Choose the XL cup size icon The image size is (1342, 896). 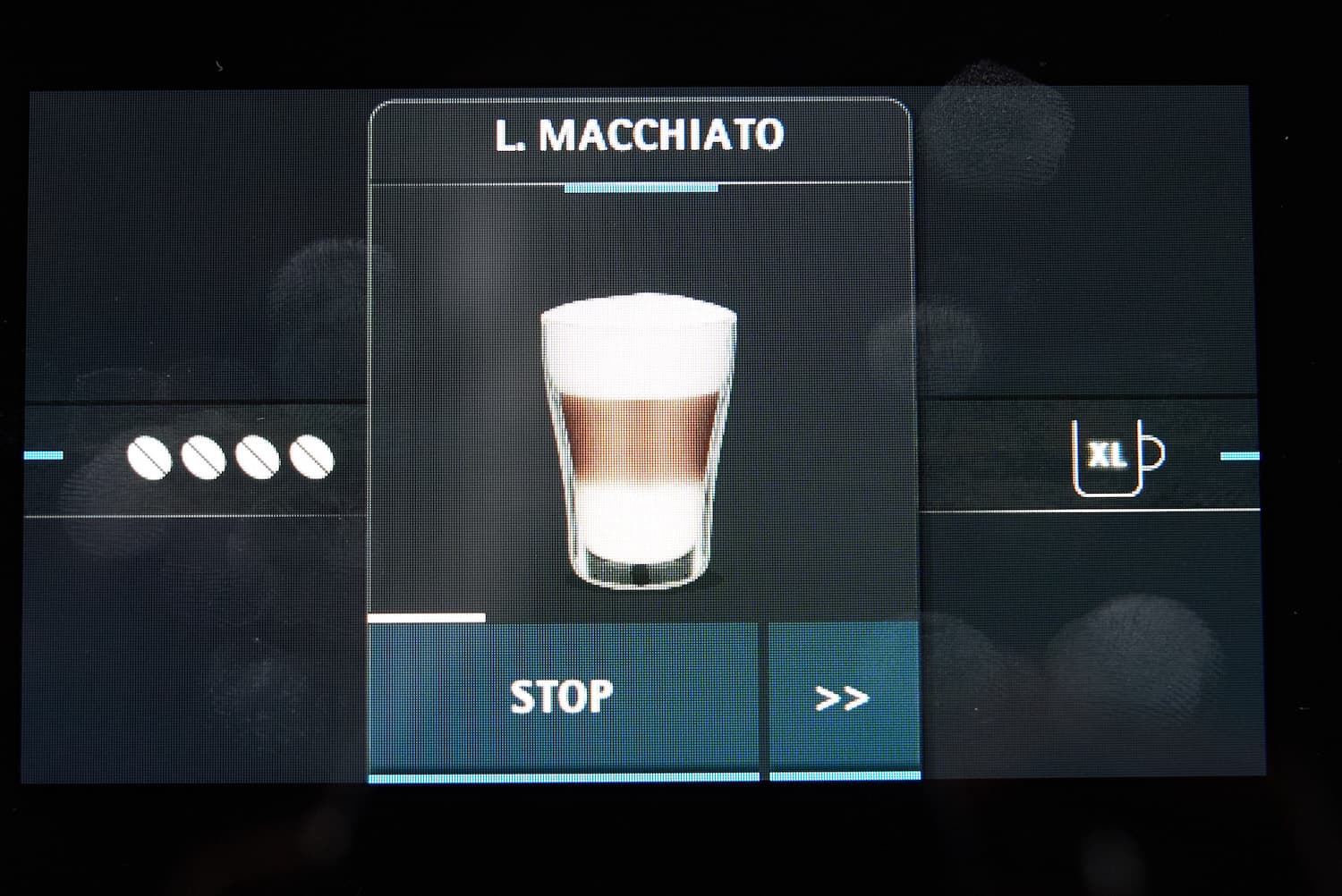coord(1117,457)
